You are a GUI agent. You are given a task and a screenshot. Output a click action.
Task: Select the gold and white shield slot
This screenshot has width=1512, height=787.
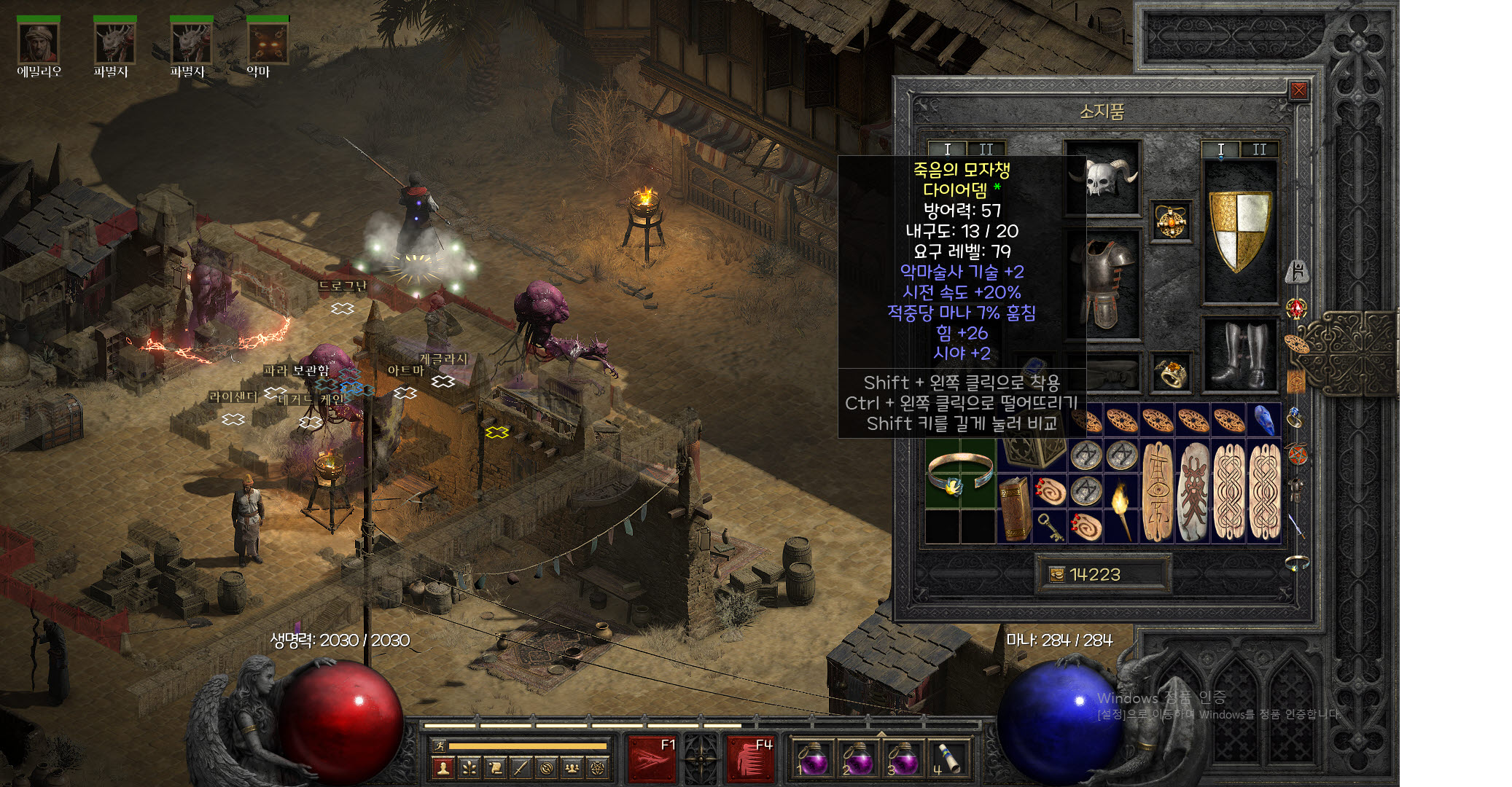[x=1239, y=230]
